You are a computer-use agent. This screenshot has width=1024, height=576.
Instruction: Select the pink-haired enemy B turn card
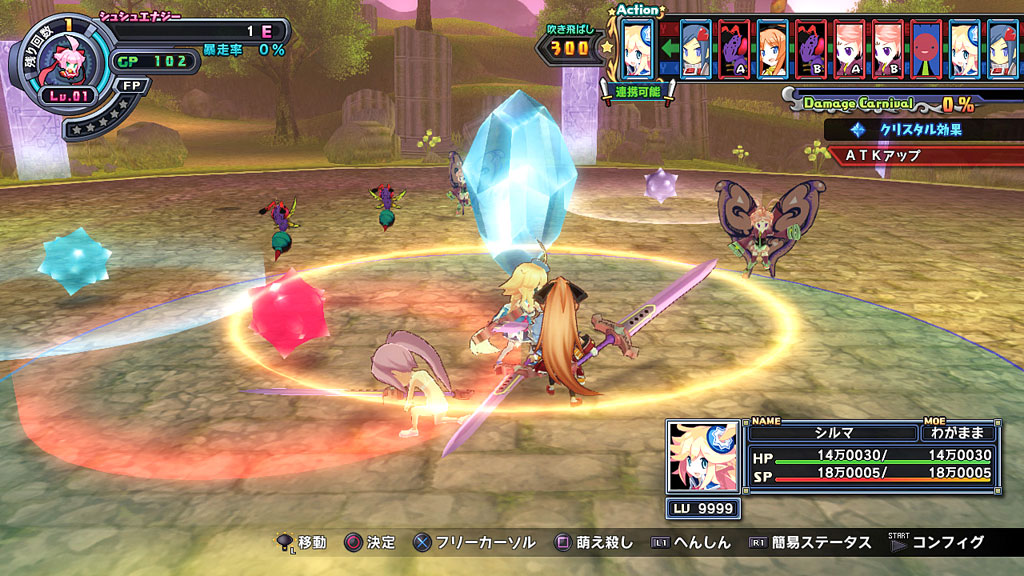(887, 49)
